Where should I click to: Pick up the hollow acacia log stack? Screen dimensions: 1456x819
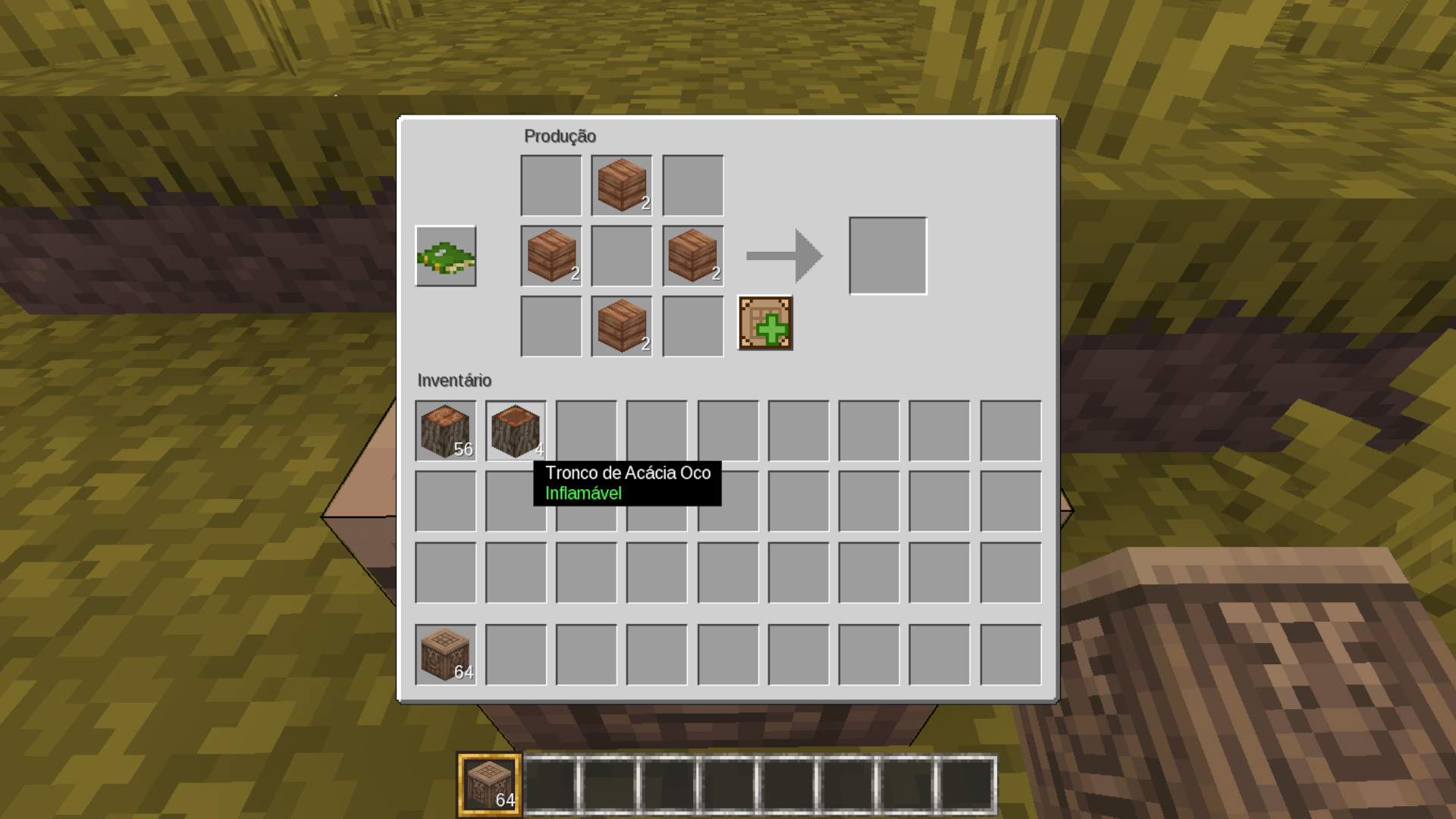(516, 431)
